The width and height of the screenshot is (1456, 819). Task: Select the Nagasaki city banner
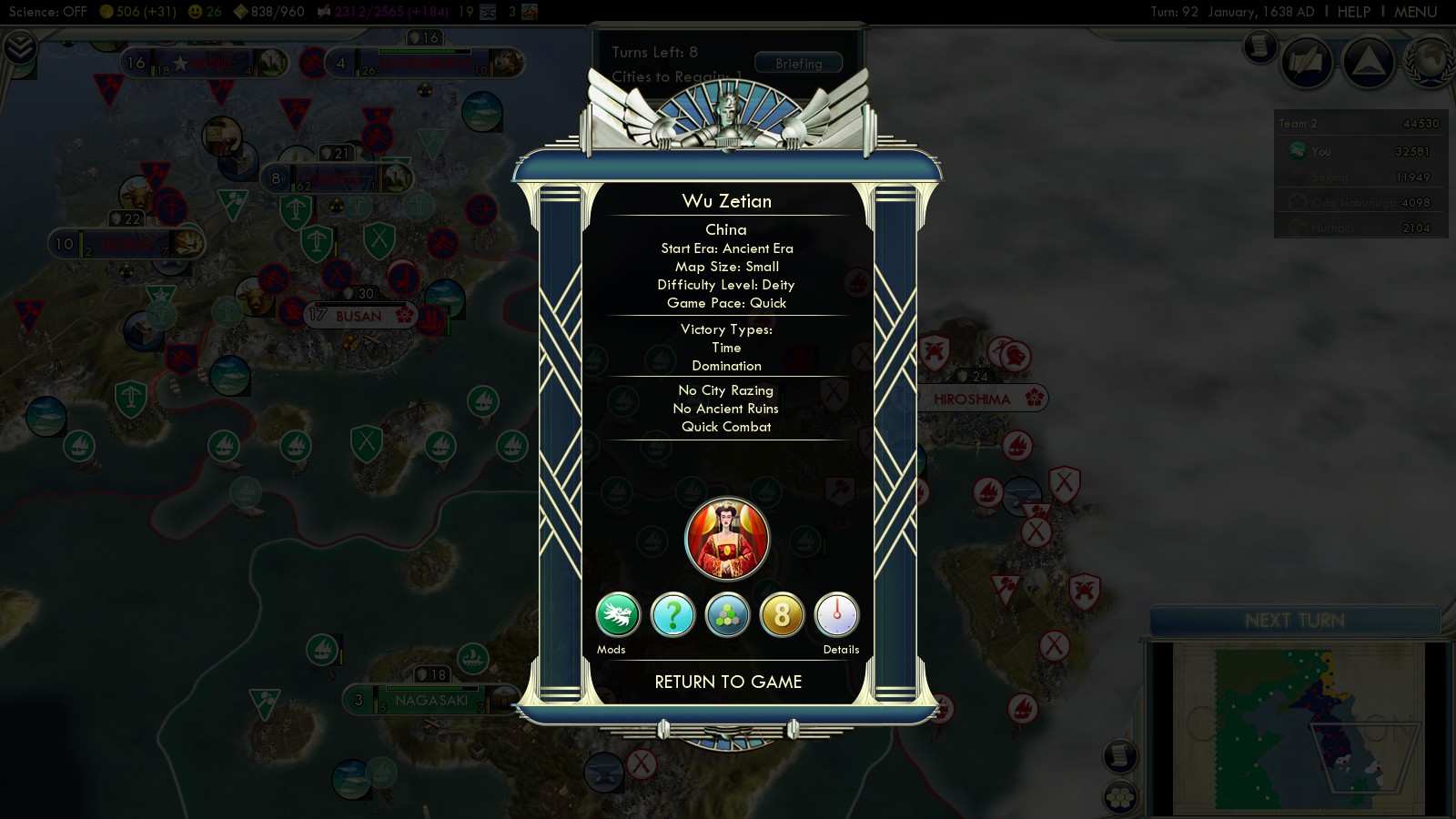coord(431,700)
